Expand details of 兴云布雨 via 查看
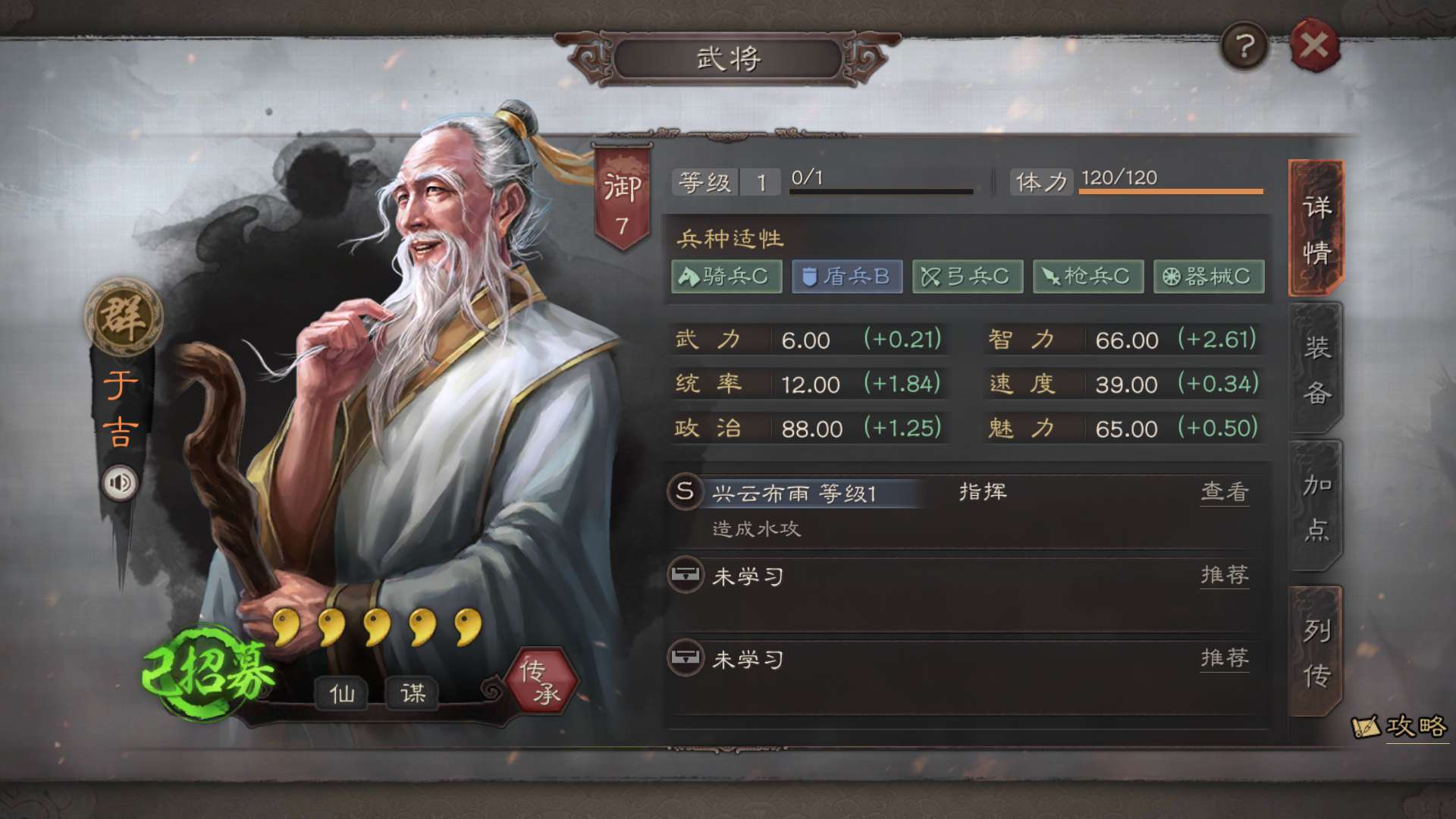Viewport: 1456px width, 819px height. point(1225,492)
